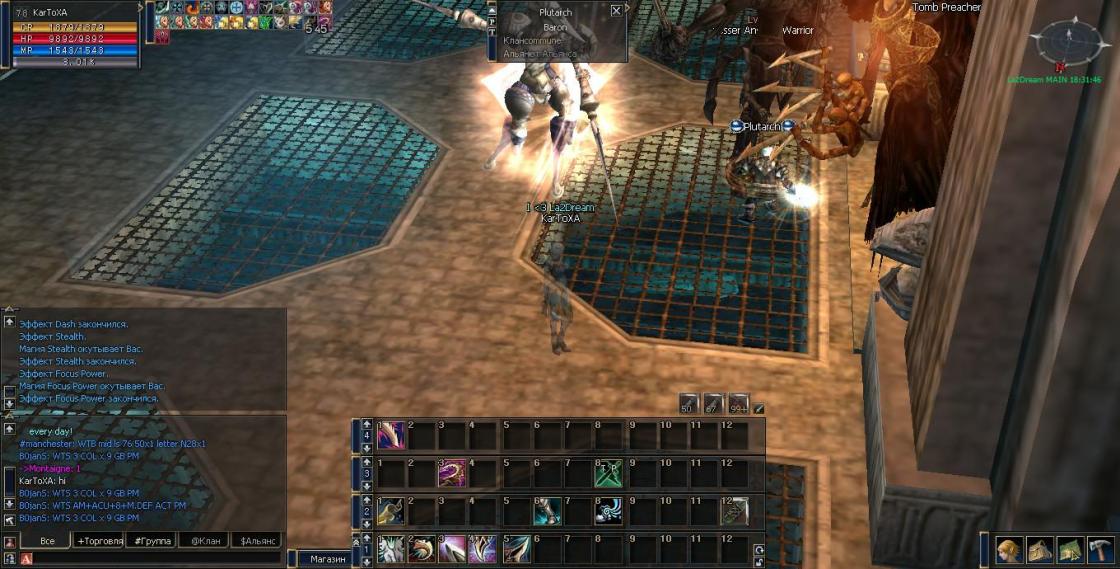
Task: Activate the blue wind swirl skill on bar two
Action: point(609,511)
